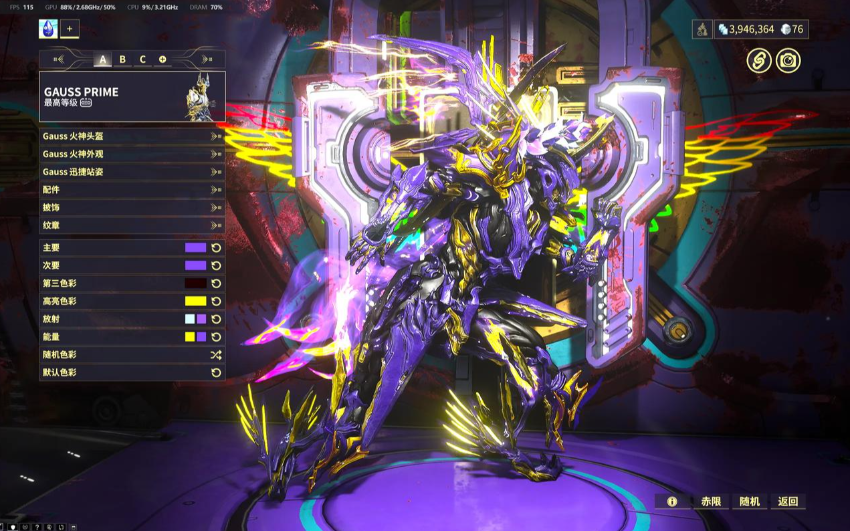Select appearance config C tab
Screen dimensions: 850x531
click(x=142, y=59)
